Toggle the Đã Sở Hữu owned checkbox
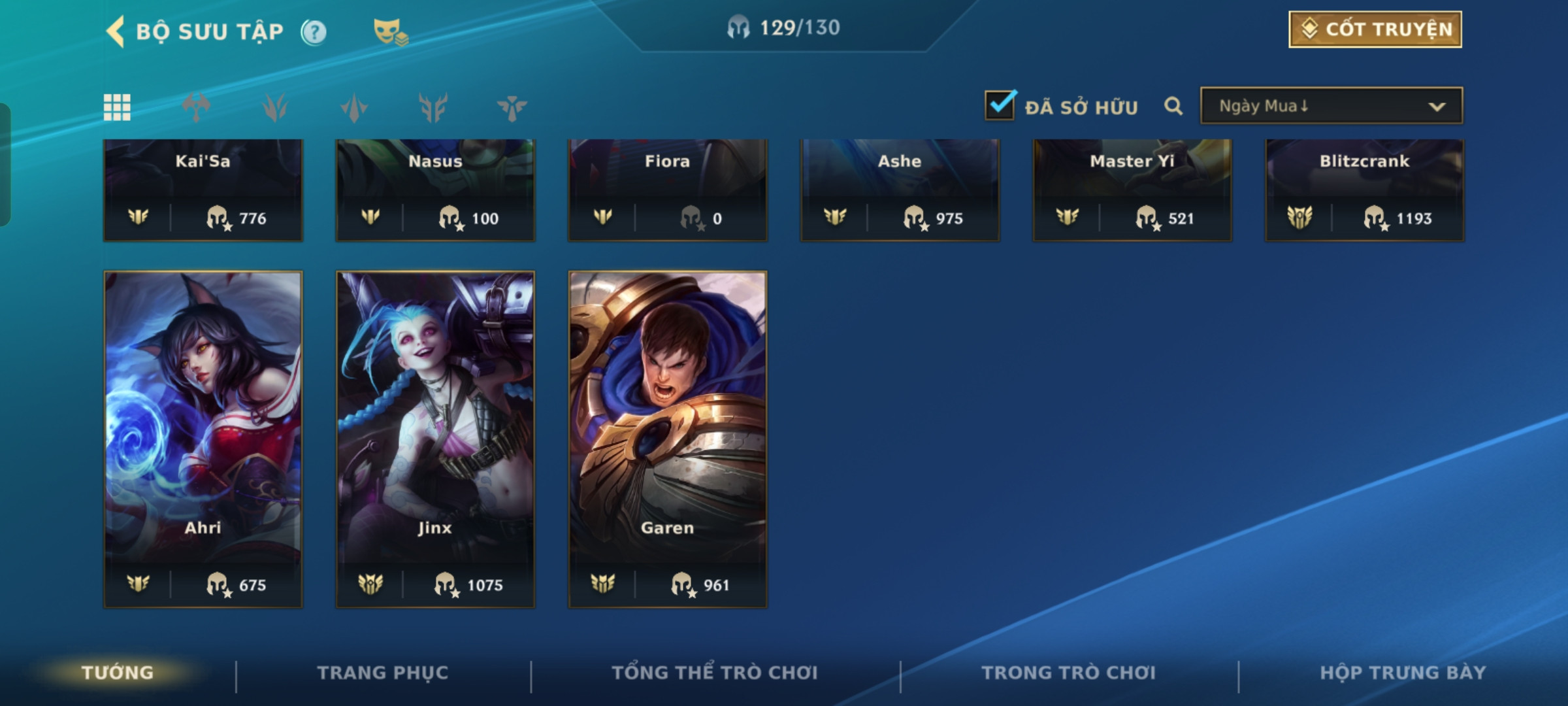 [1000, 106]
